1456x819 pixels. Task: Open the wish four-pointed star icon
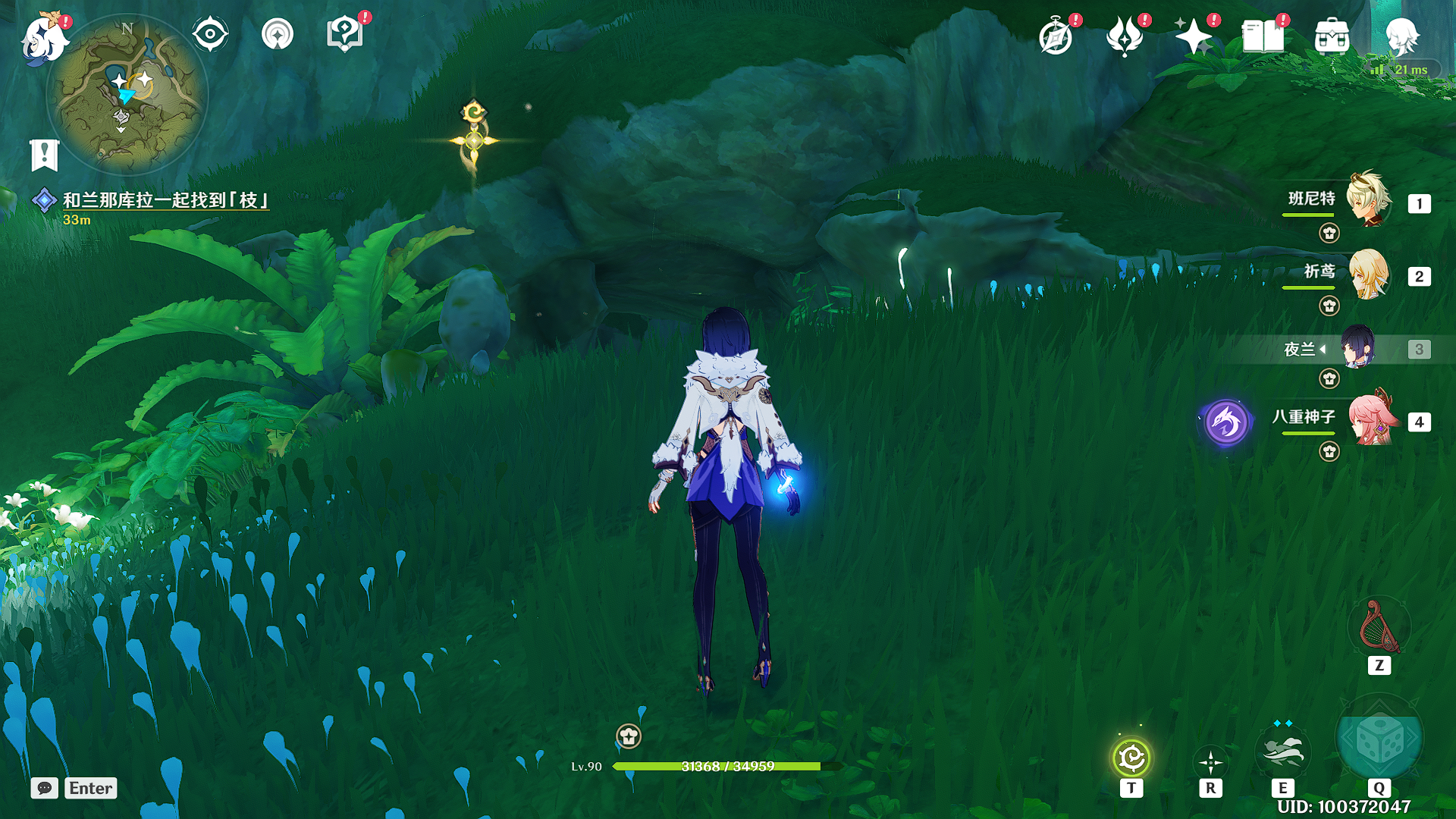click(1193, 36)
